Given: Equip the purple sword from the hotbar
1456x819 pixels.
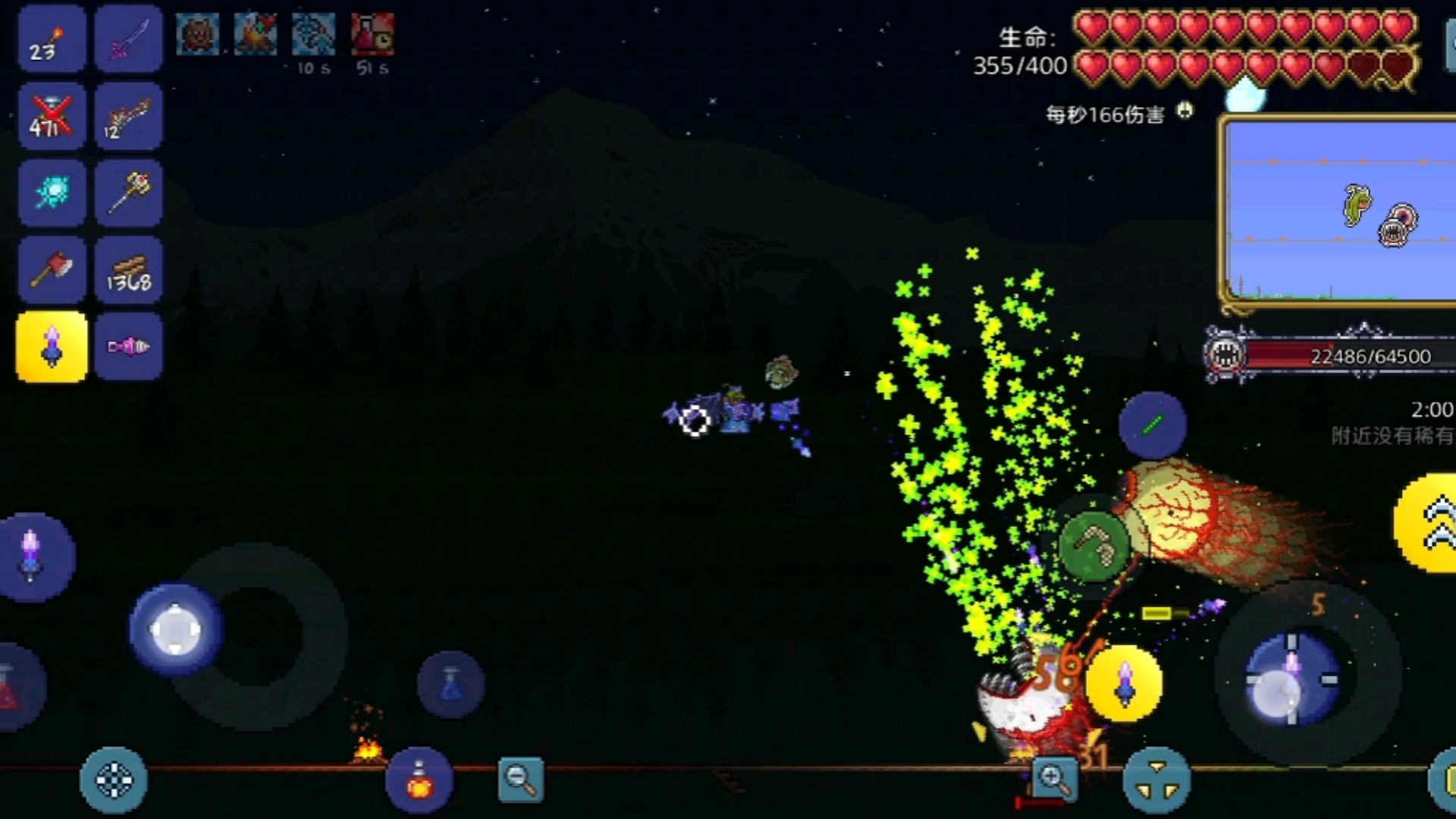Looking at the screenshot, I should point(129,39).
